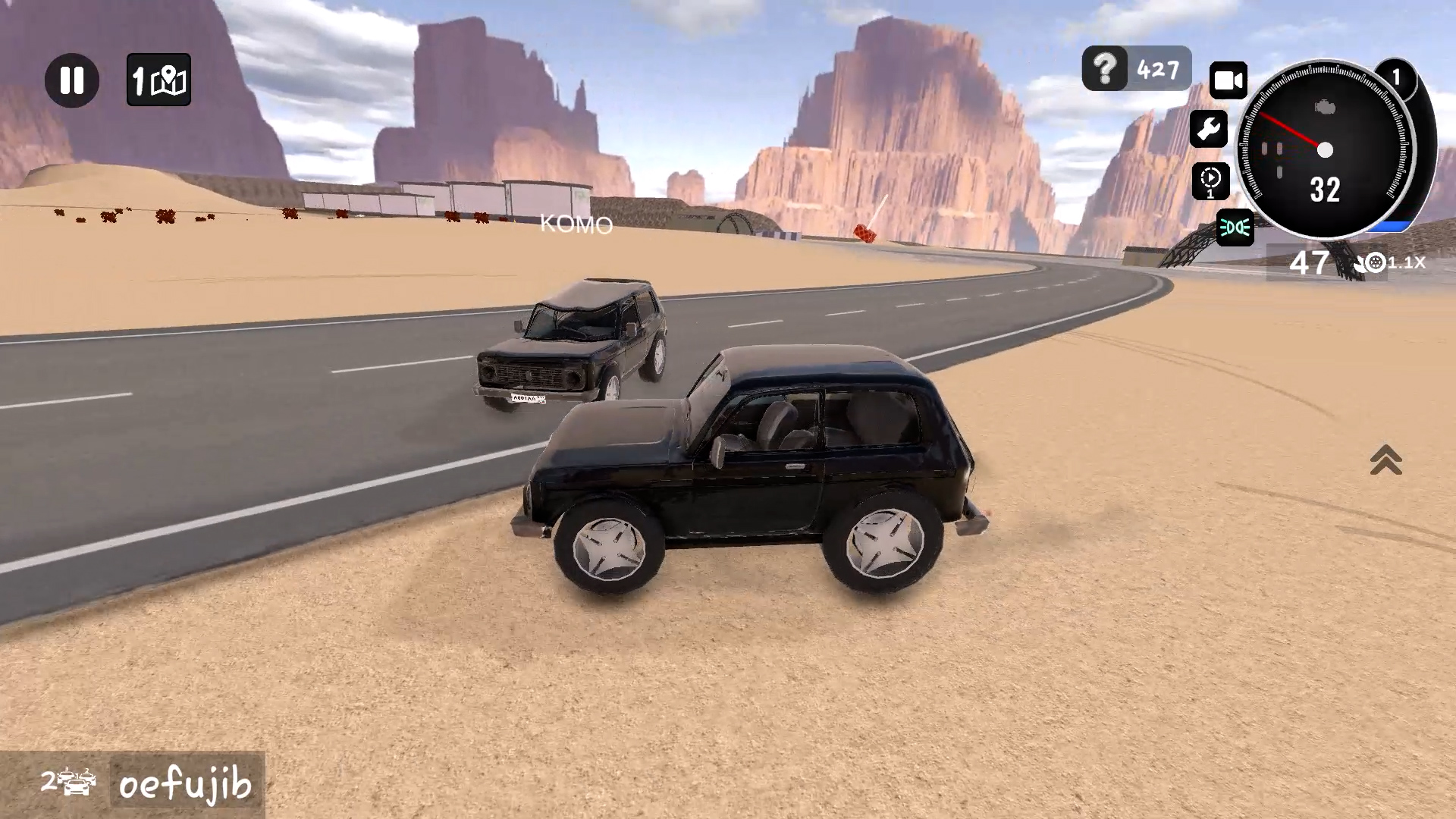Activate slow-motion timer with 1 charge
The image size is (1456, 819).
pos(1210,182)
